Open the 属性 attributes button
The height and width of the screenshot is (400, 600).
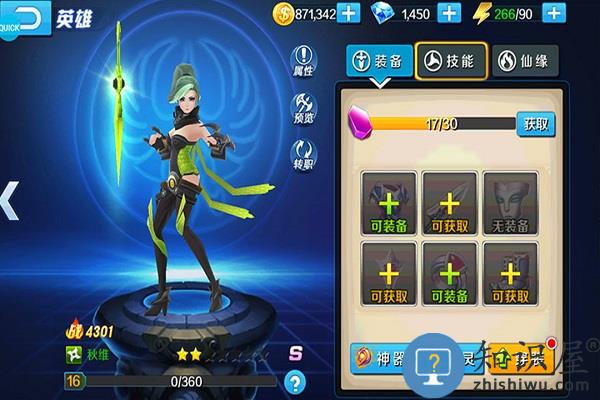(x=304, y=62)
